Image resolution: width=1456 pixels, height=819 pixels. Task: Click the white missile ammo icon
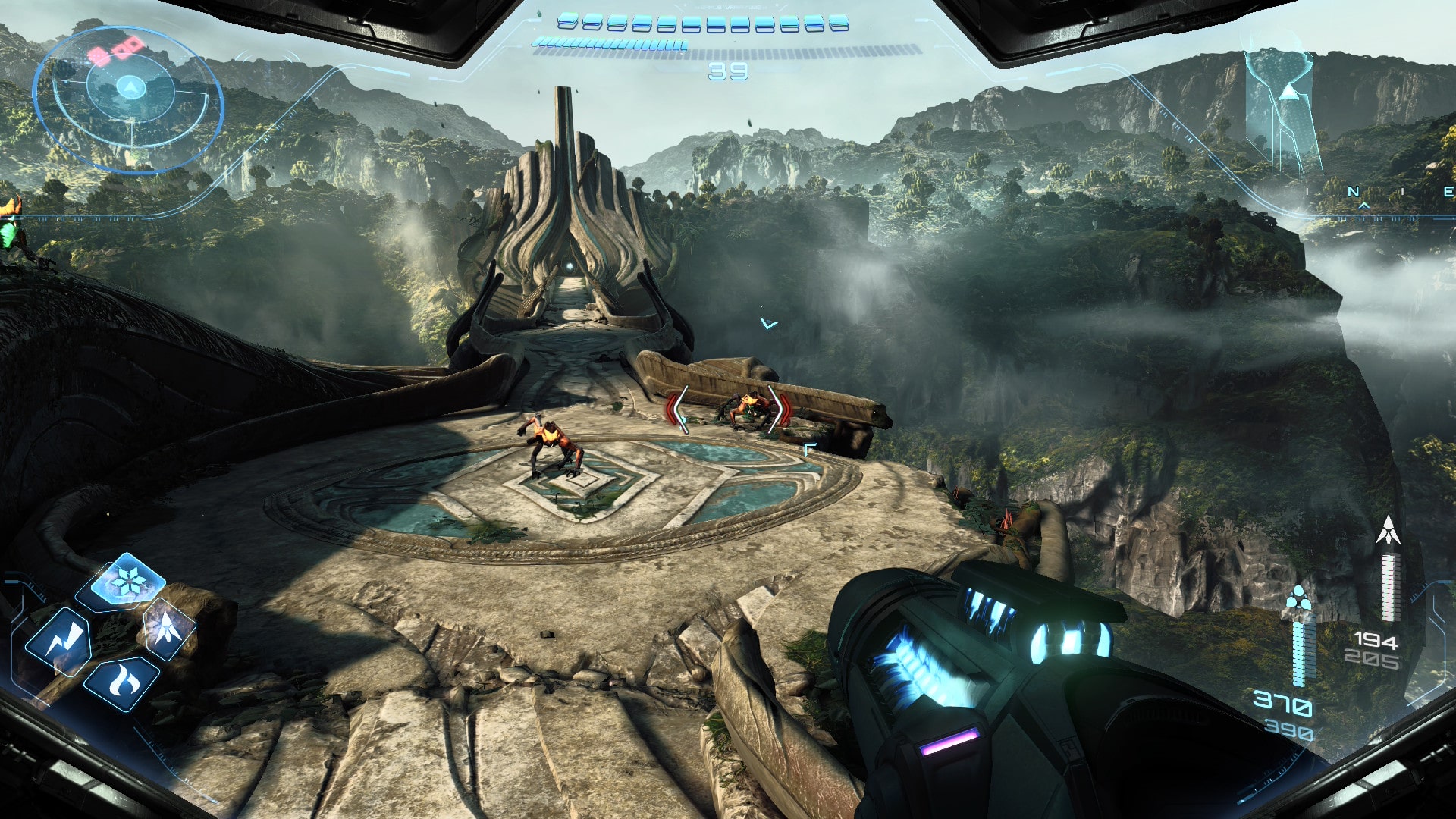[x=1388, y=531]
